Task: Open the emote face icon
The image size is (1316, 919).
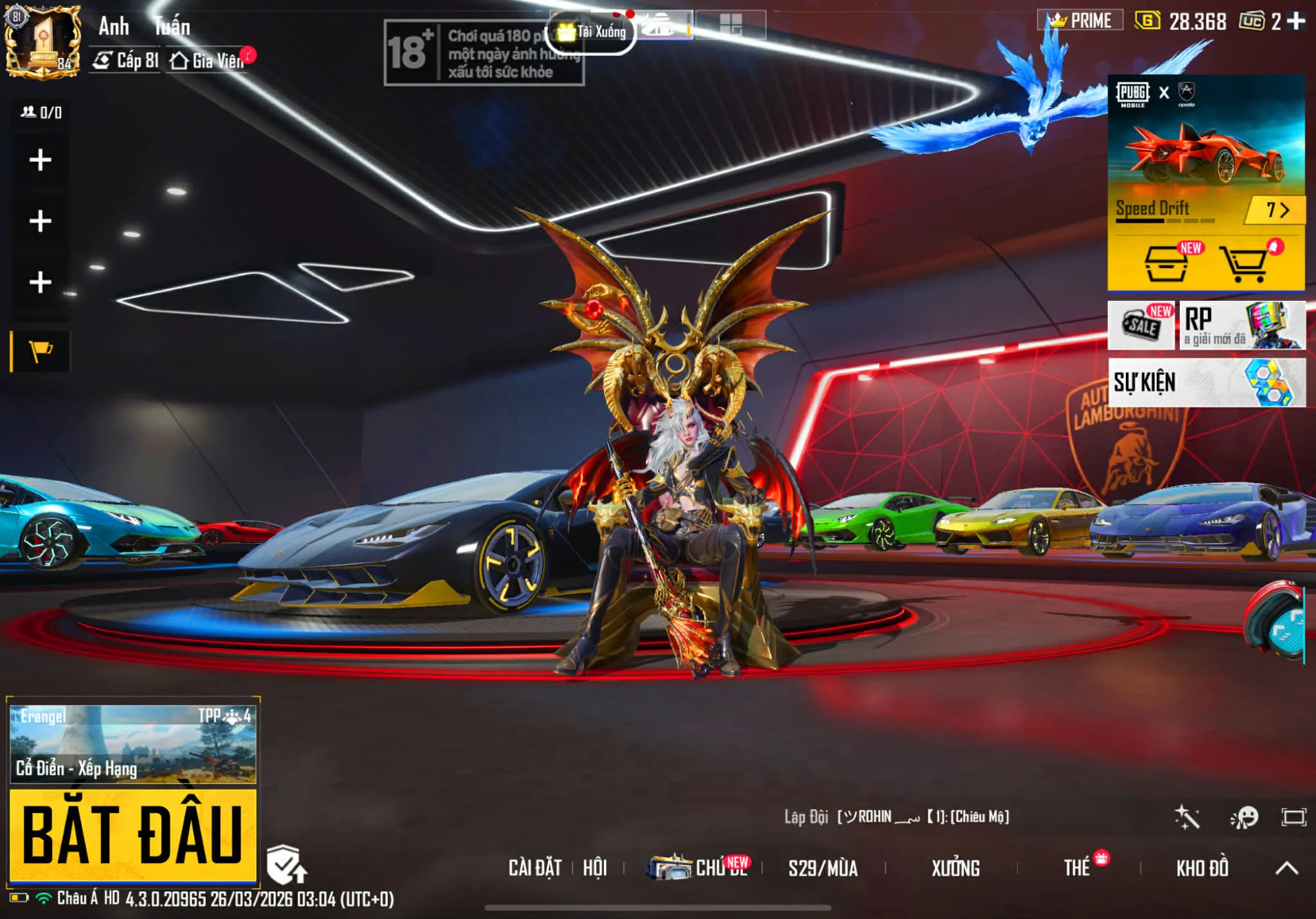Action: click(x=1244, y=818)
